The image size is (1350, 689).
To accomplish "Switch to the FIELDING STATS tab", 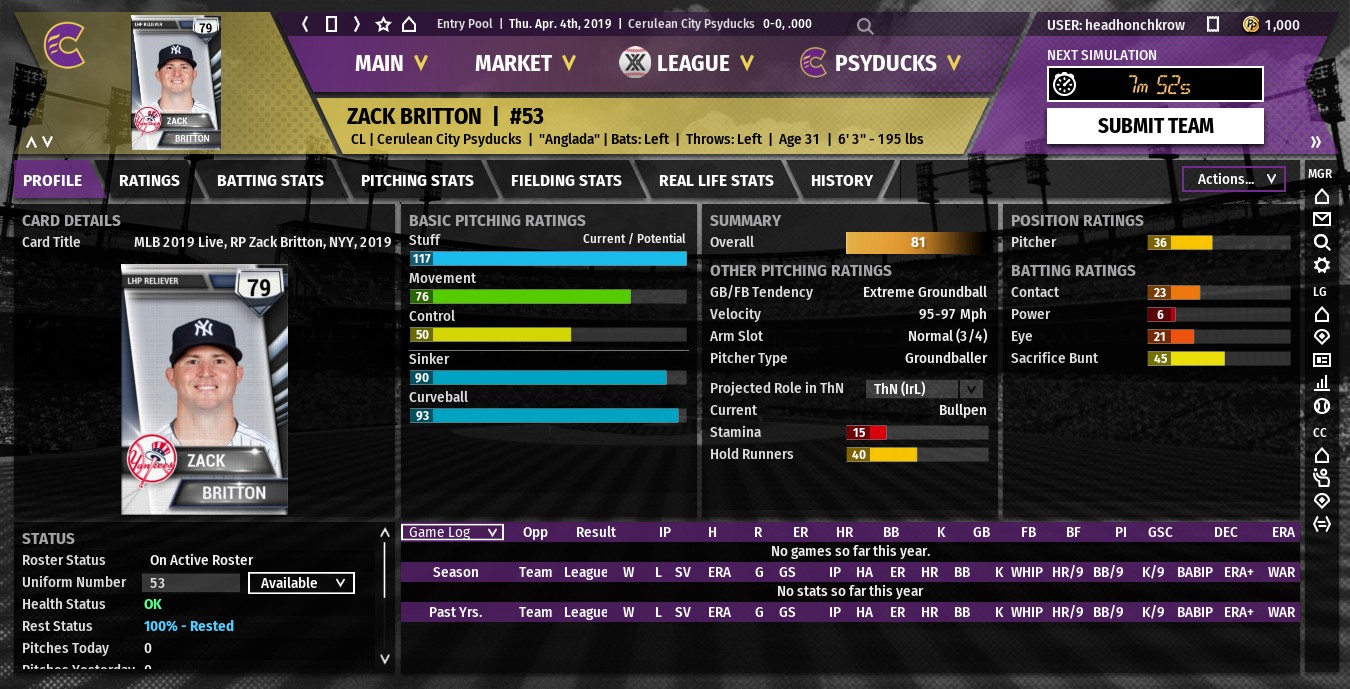I will pos(566,181).
